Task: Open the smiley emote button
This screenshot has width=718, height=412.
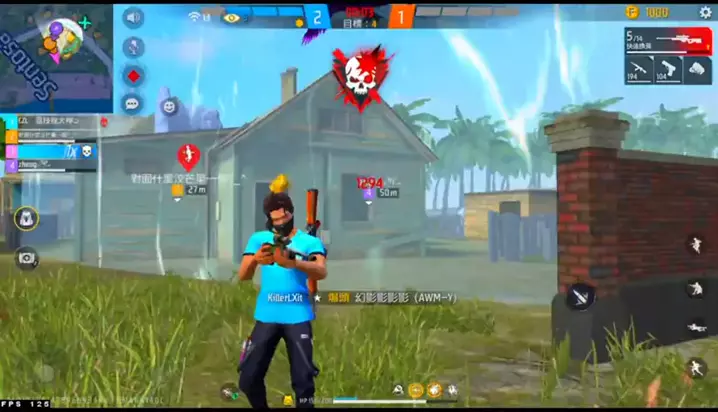Action: pyautogui.click(x=169, y=105)
